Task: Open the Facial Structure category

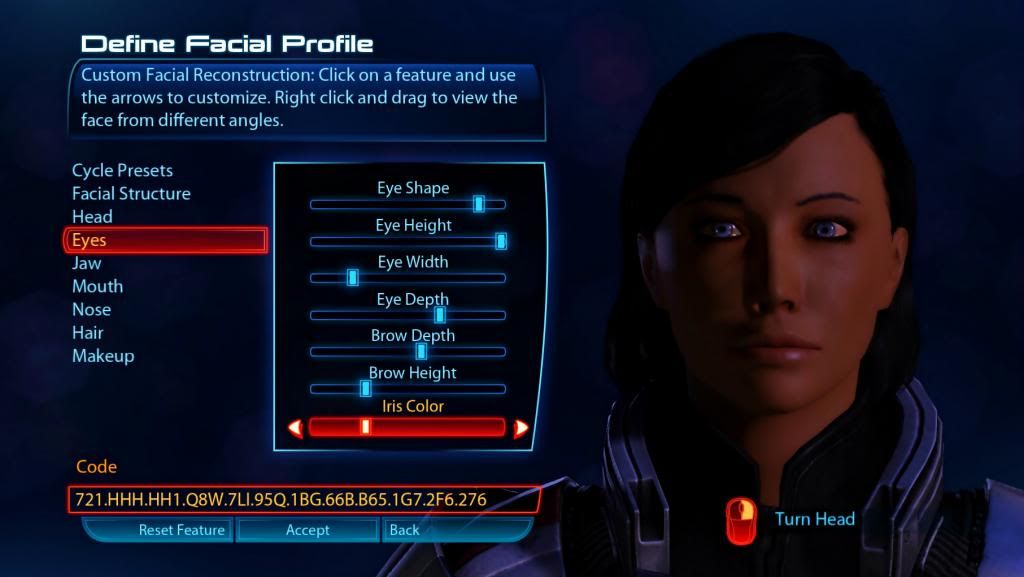Action: click(x=131, y=194)
